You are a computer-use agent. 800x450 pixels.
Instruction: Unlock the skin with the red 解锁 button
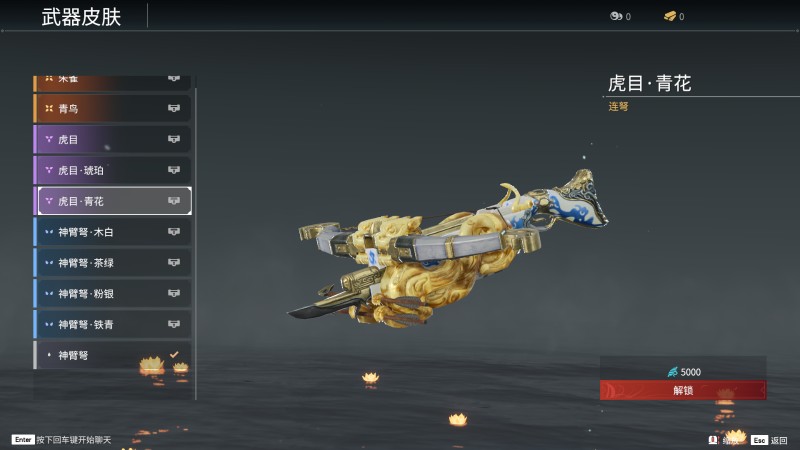683,390
